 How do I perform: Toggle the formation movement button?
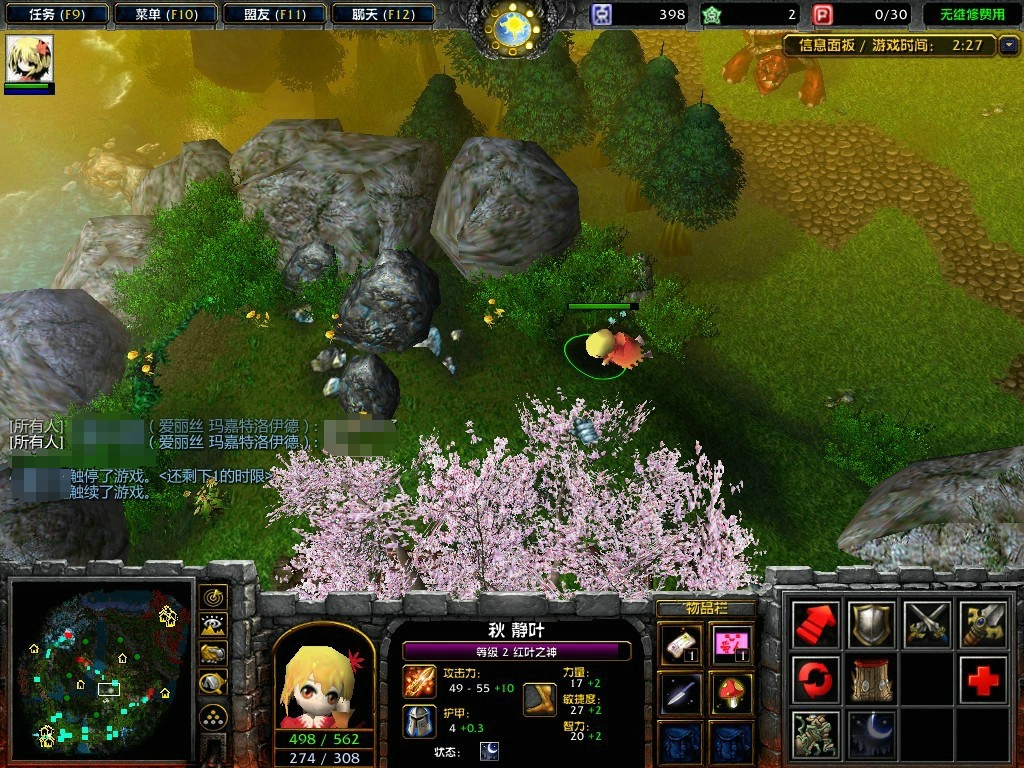pos(212,716)
